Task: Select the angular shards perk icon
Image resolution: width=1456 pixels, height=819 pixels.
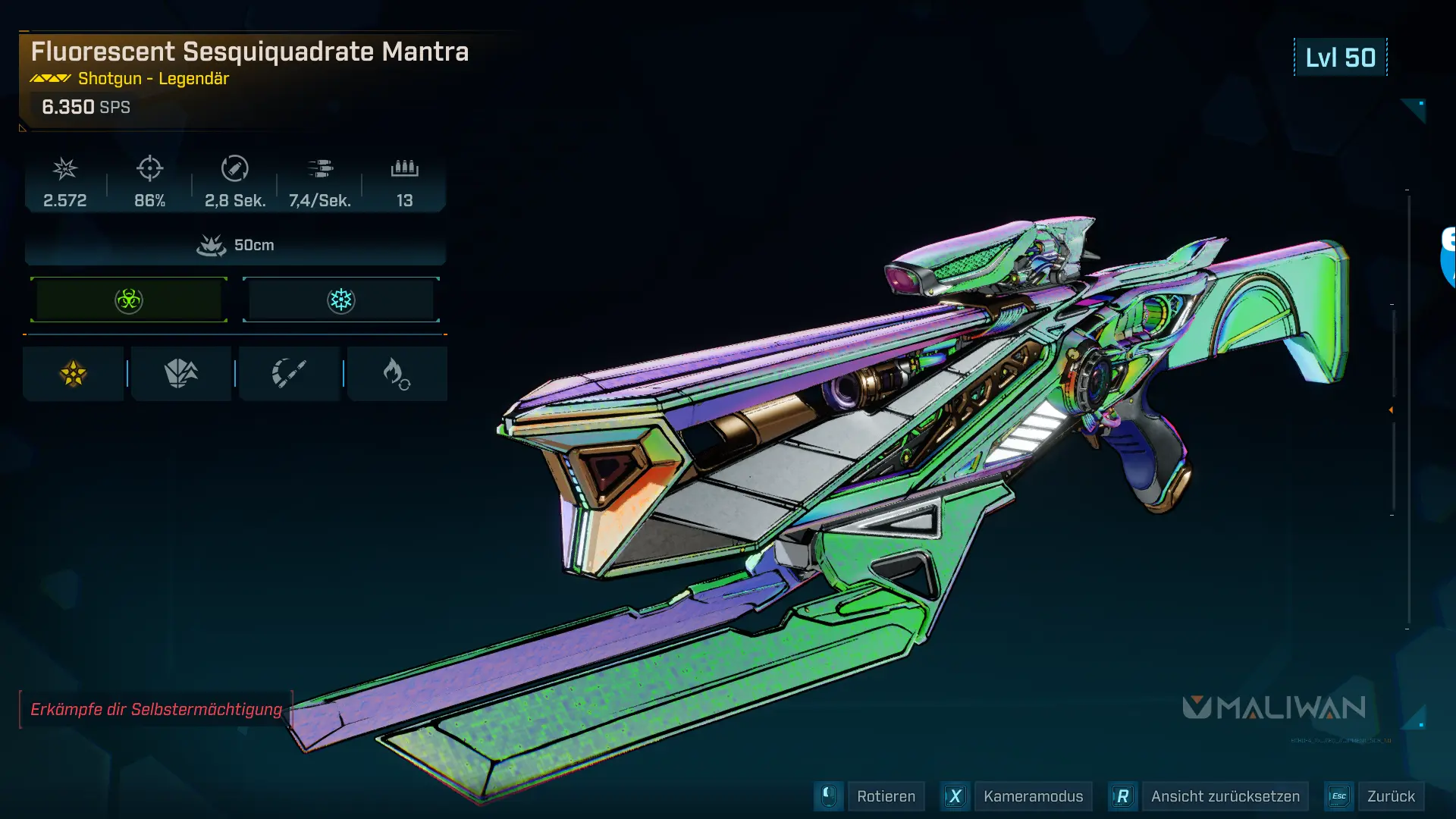Action: point(181,373)
